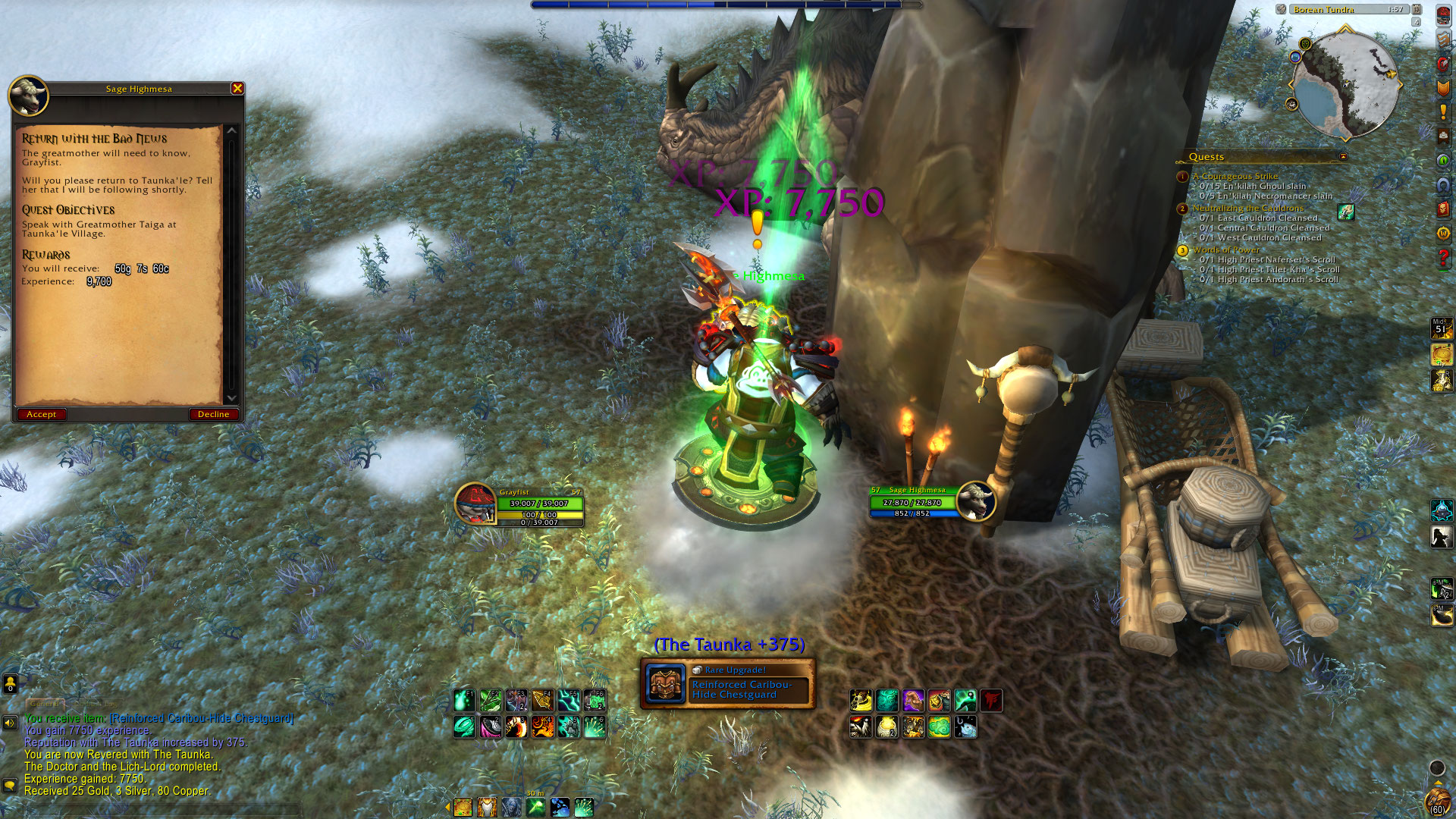This screenshot has width=1456, height=819.
Task: Click Sage Highmesa's target portrait
Action: (x=975, y=500)
